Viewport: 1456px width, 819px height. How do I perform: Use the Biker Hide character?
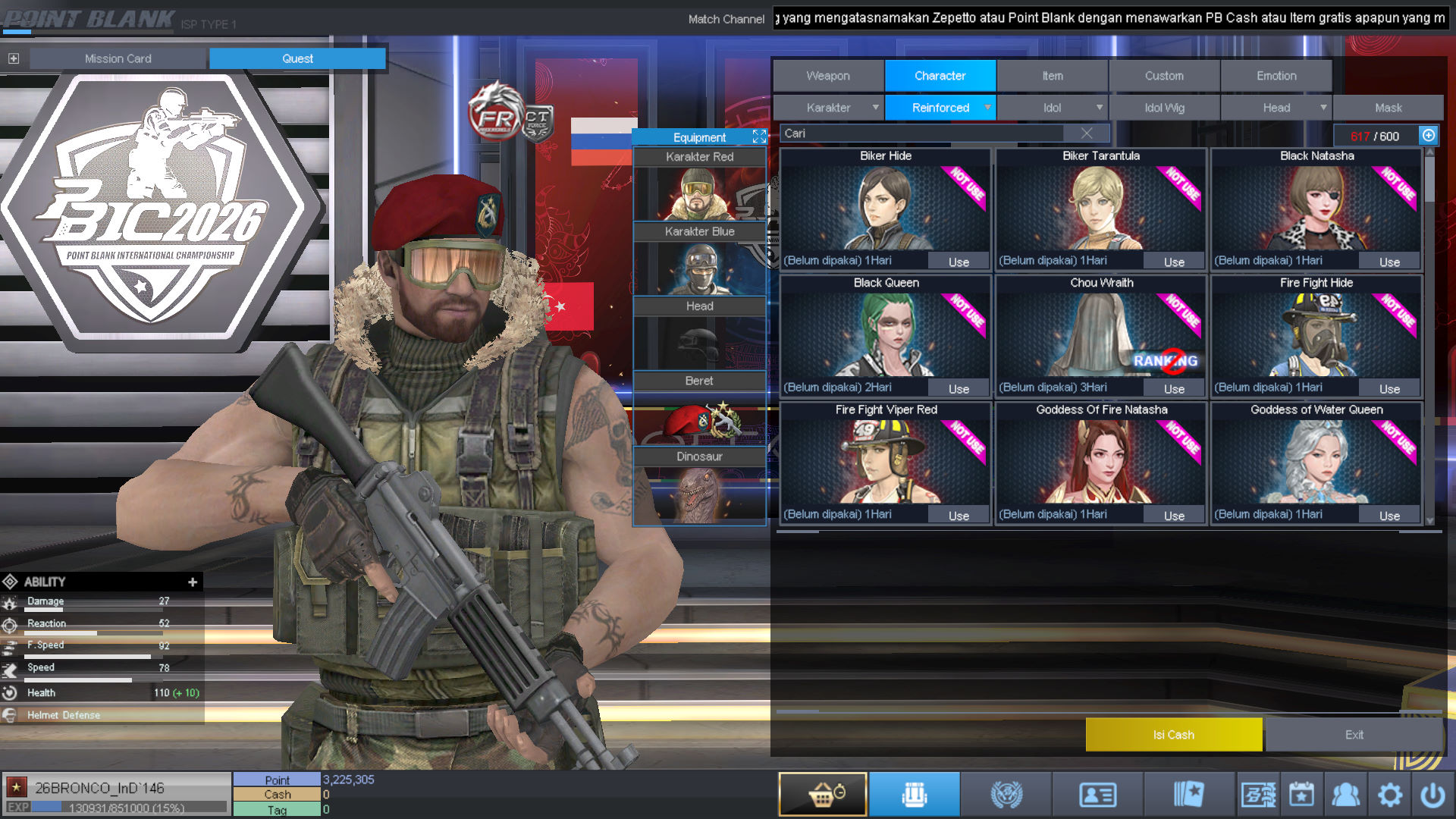tap(959, 262)
